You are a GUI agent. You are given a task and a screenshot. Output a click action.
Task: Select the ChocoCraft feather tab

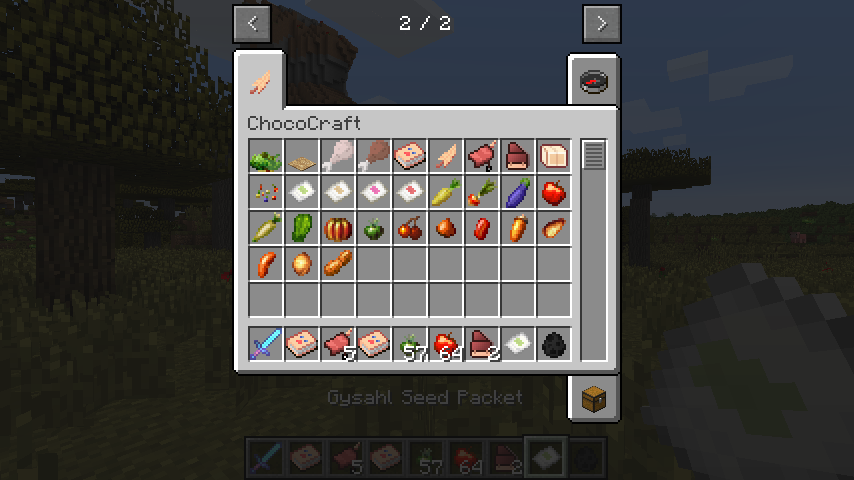tap(260, 81)
